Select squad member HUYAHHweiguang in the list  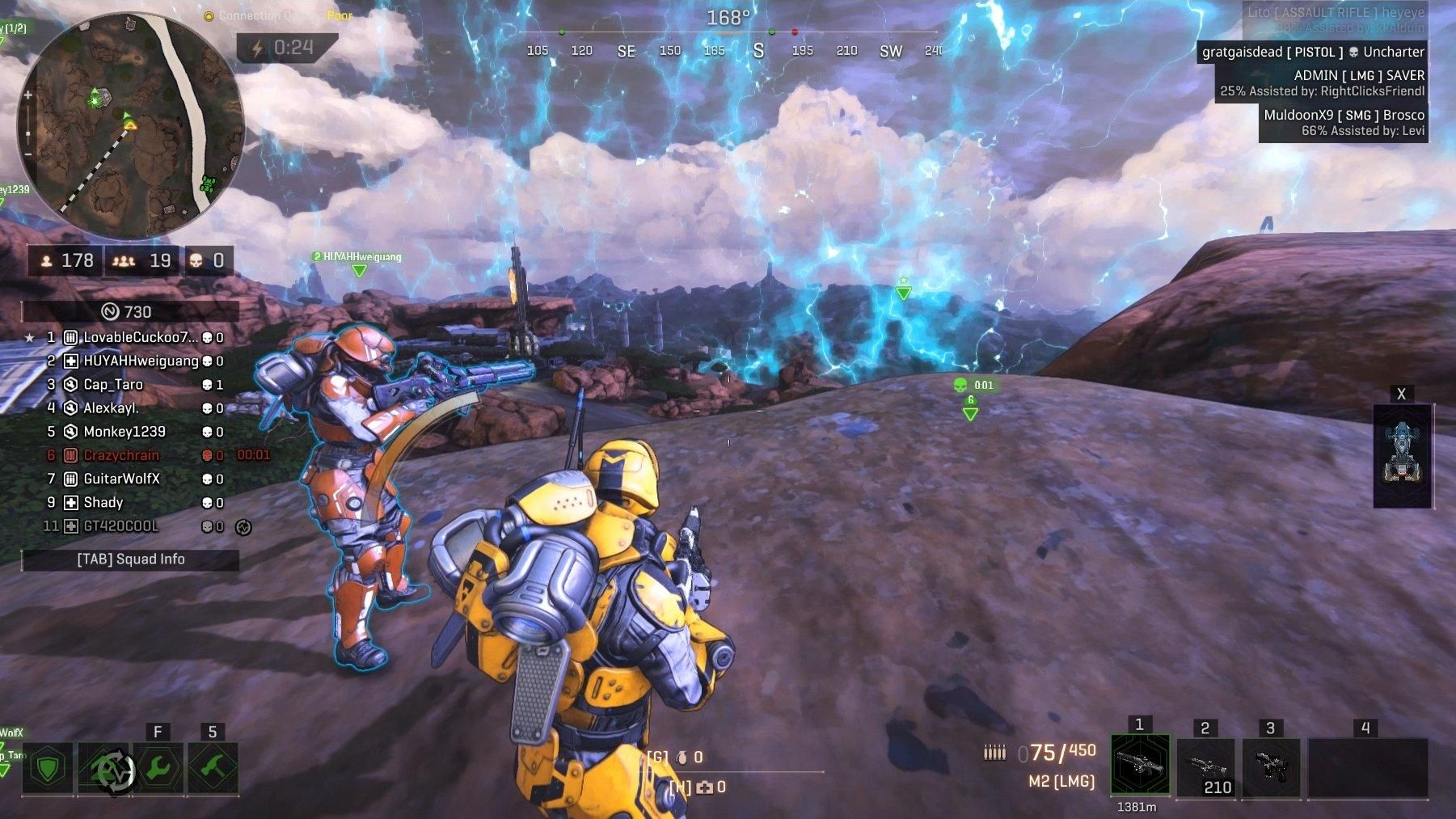[x=141, y=361]
